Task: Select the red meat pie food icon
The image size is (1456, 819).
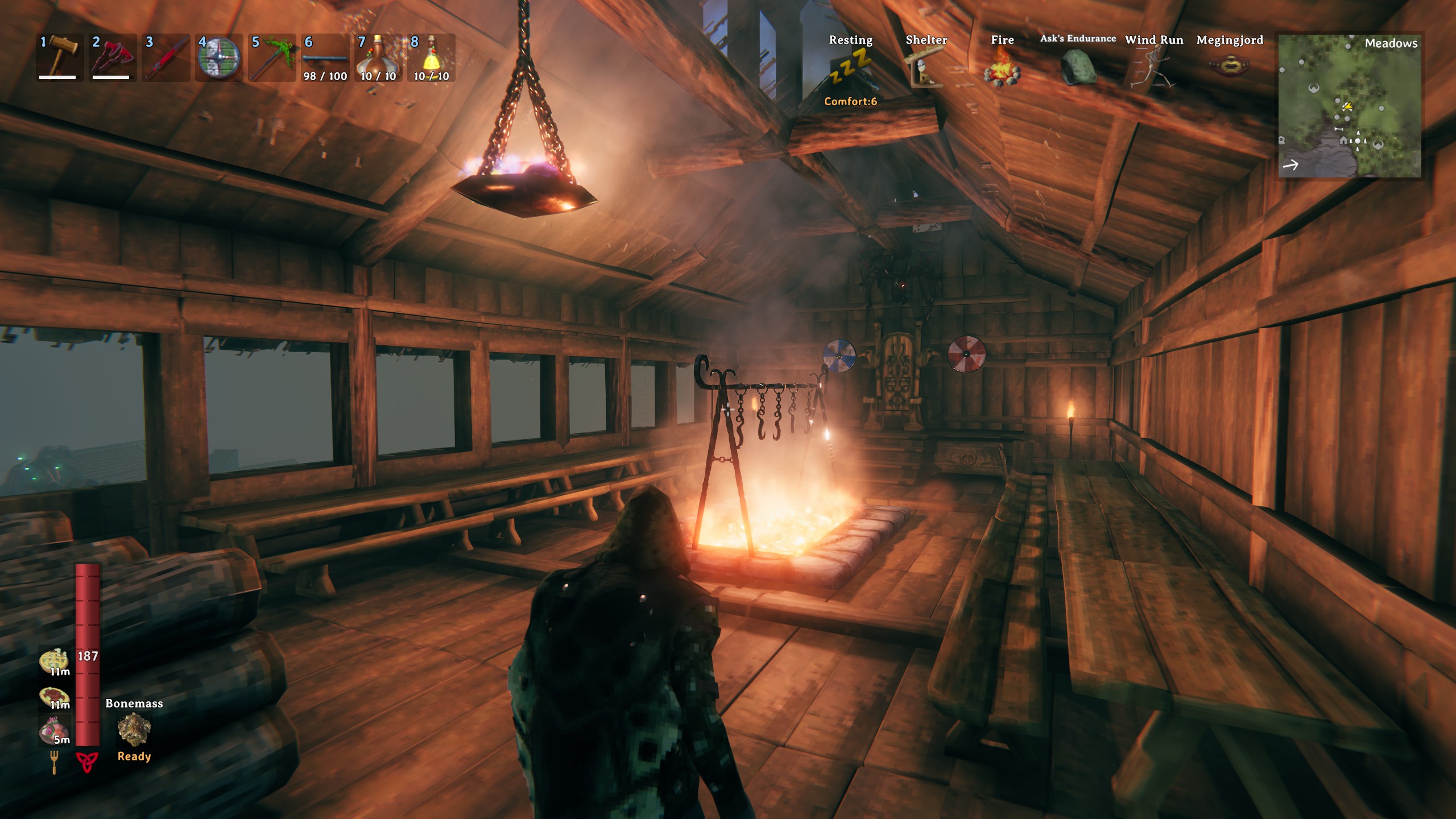Action: 54,697
